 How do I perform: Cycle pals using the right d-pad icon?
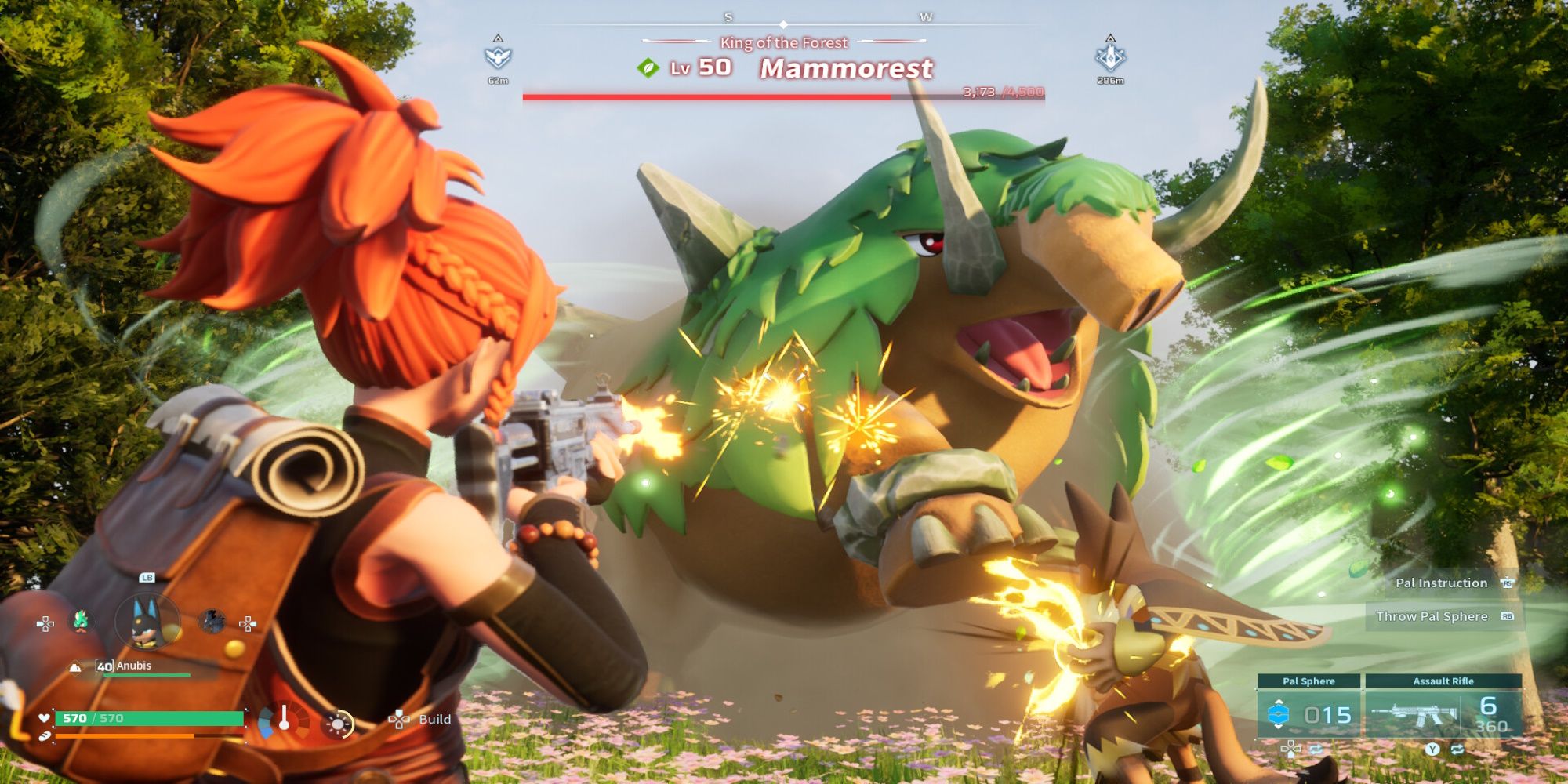tap(247, 622)
